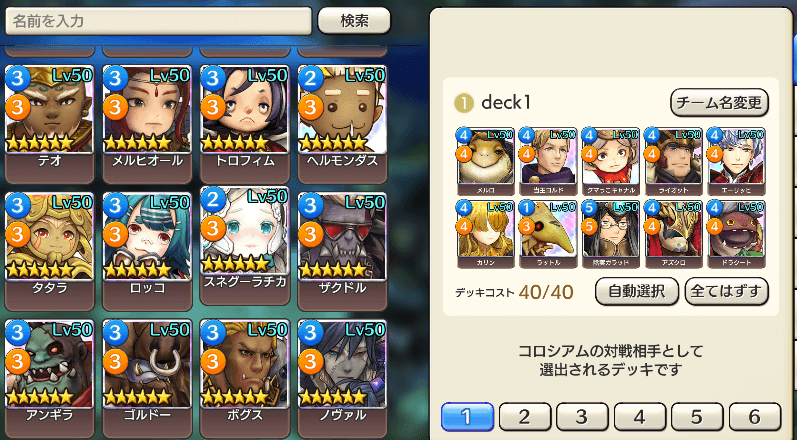797x440 pixels.
Task: Switch to deck tab 6
Action: [755, 416]
